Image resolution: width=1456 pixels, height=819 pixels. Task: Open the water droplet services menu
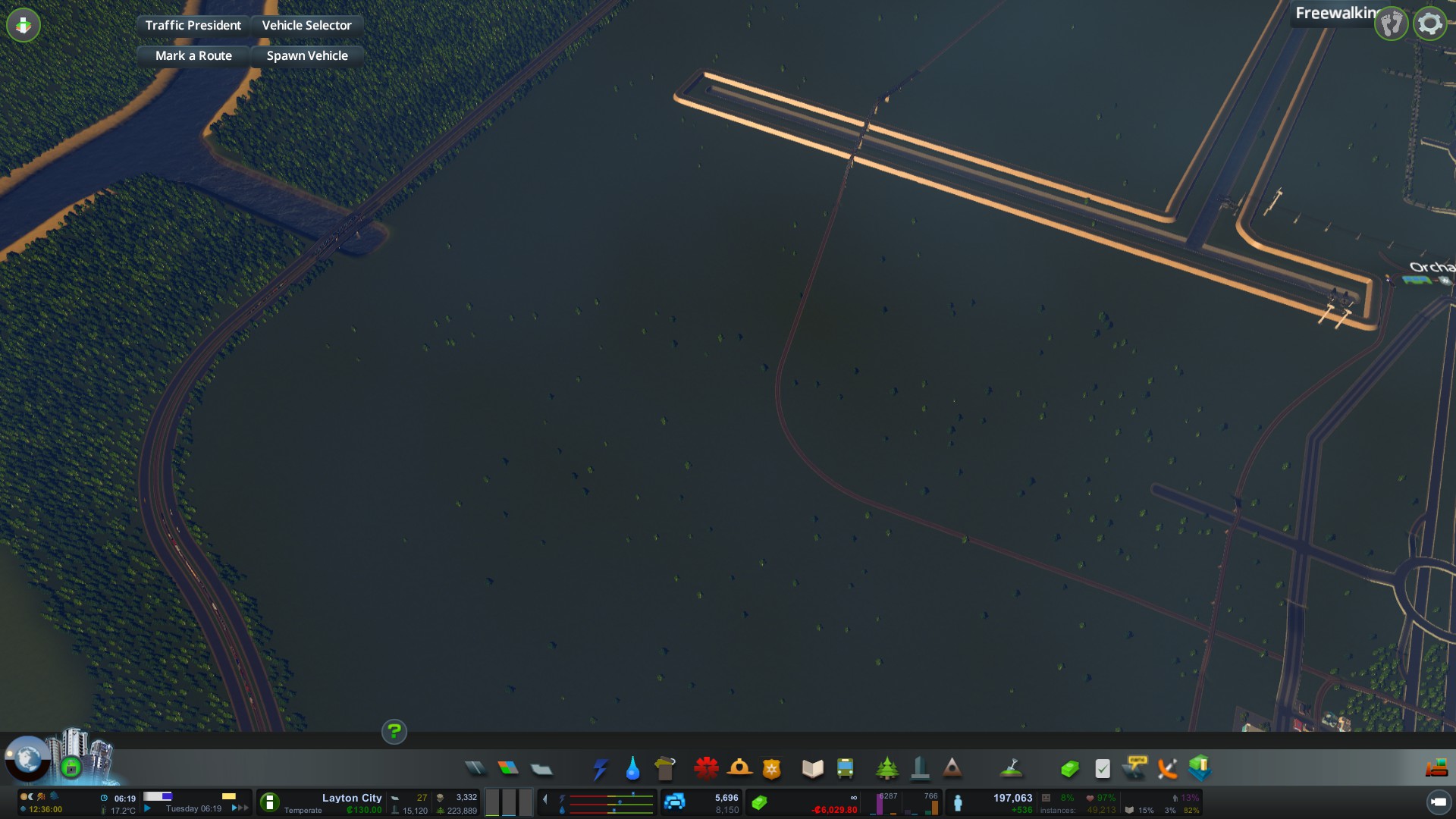tap(632, 769)
